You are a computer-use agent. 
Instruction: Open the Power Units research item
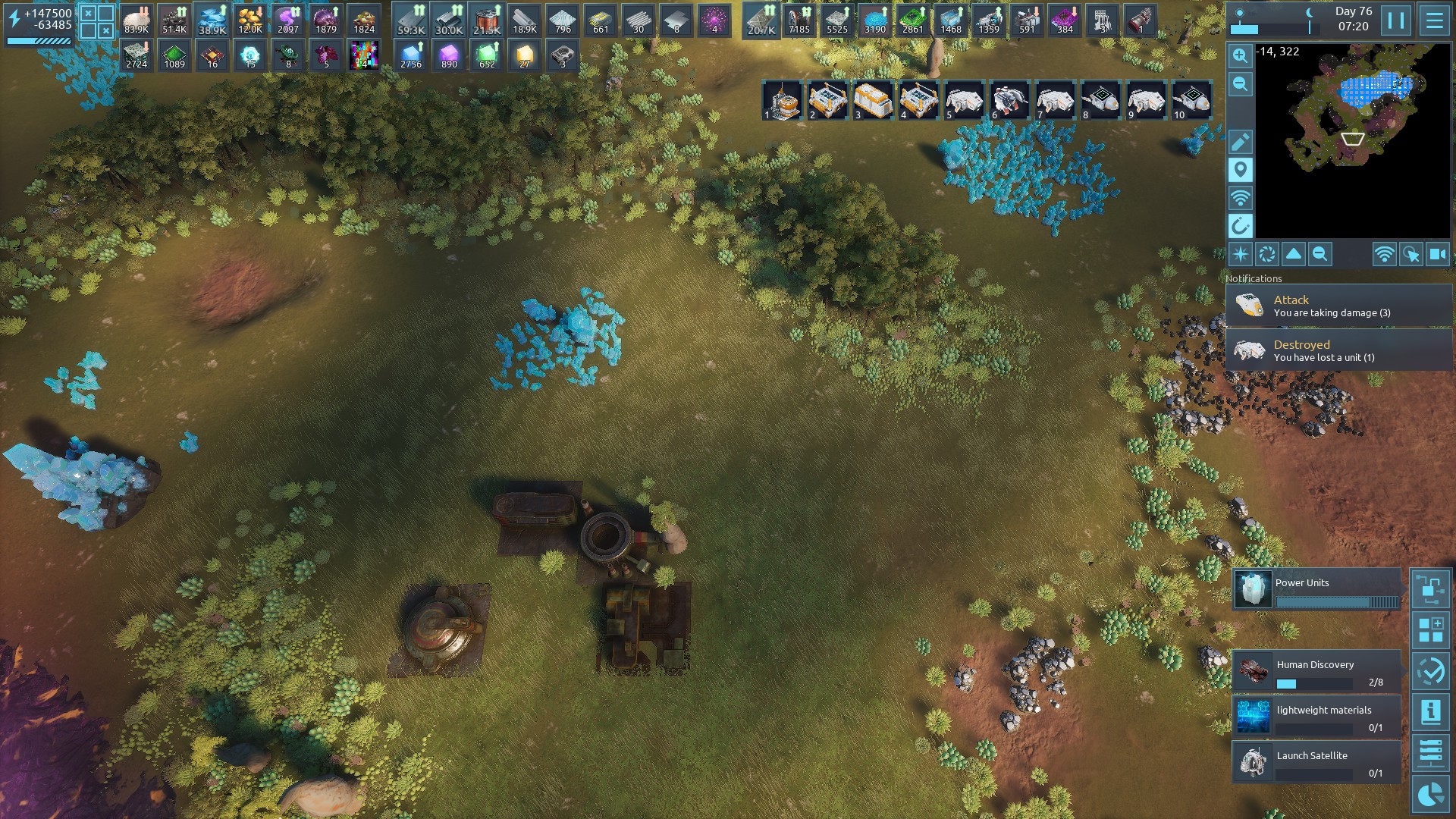pyautogui.click(x=1316, y=590)
